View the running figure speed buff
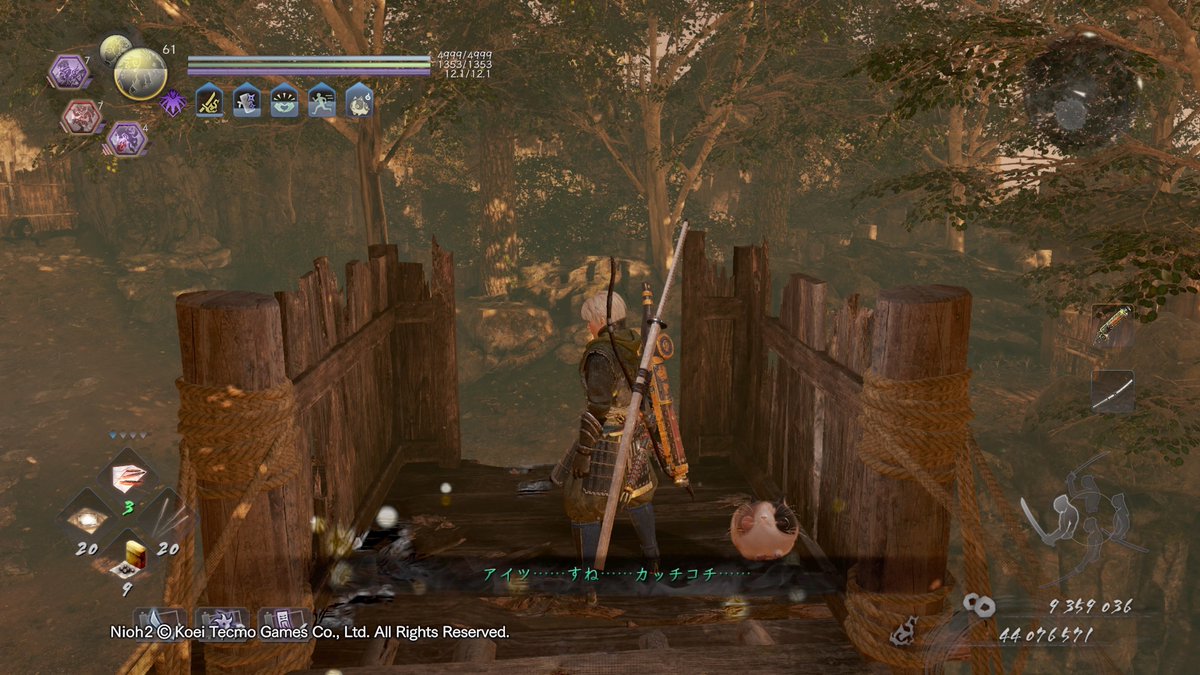The width and height of the screenshot is (1200, 675). [x=321, y=100]
